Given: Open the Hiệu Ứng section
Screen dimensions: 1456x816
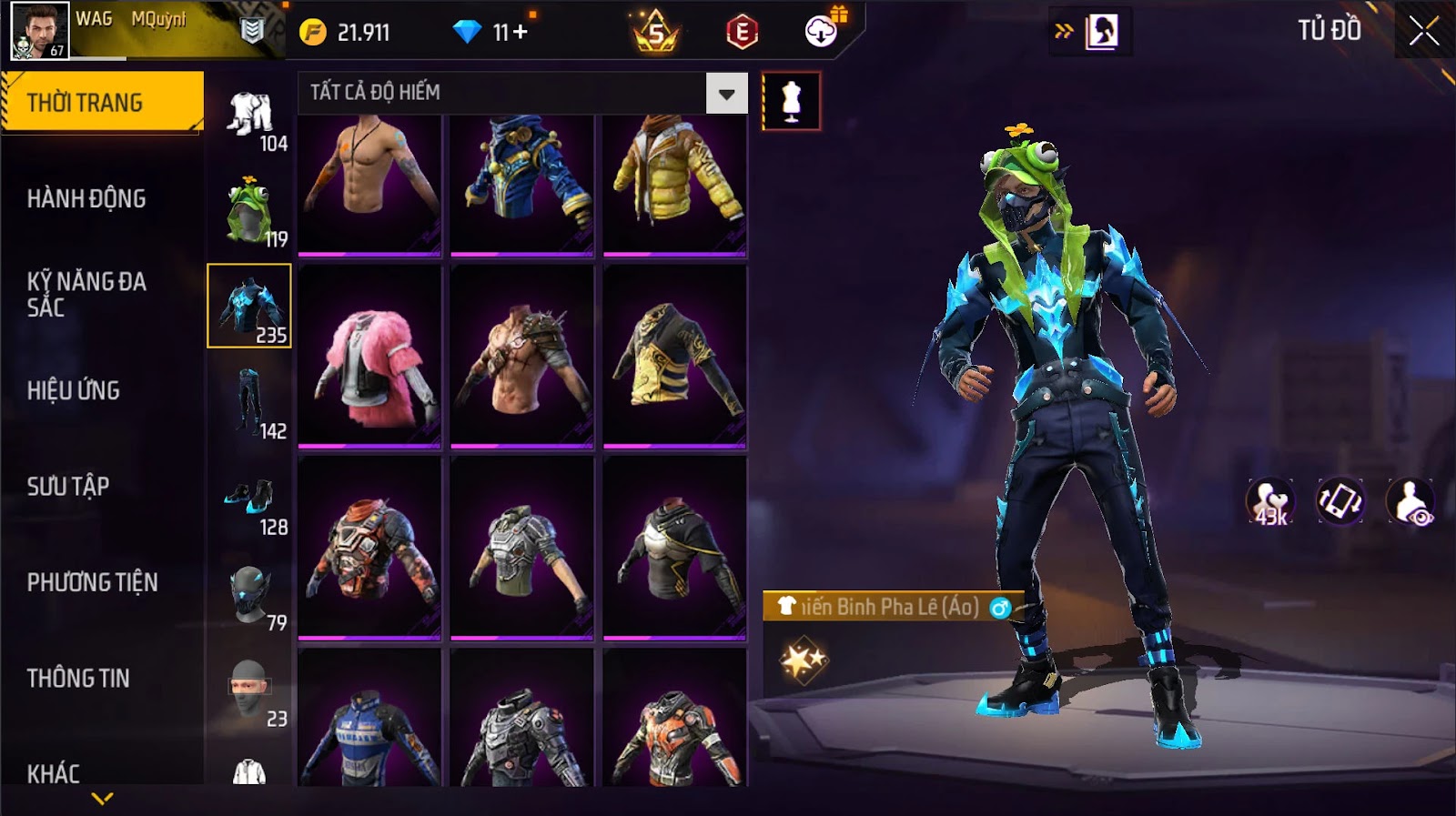Looking at the screenshot, I should [74, 390].
